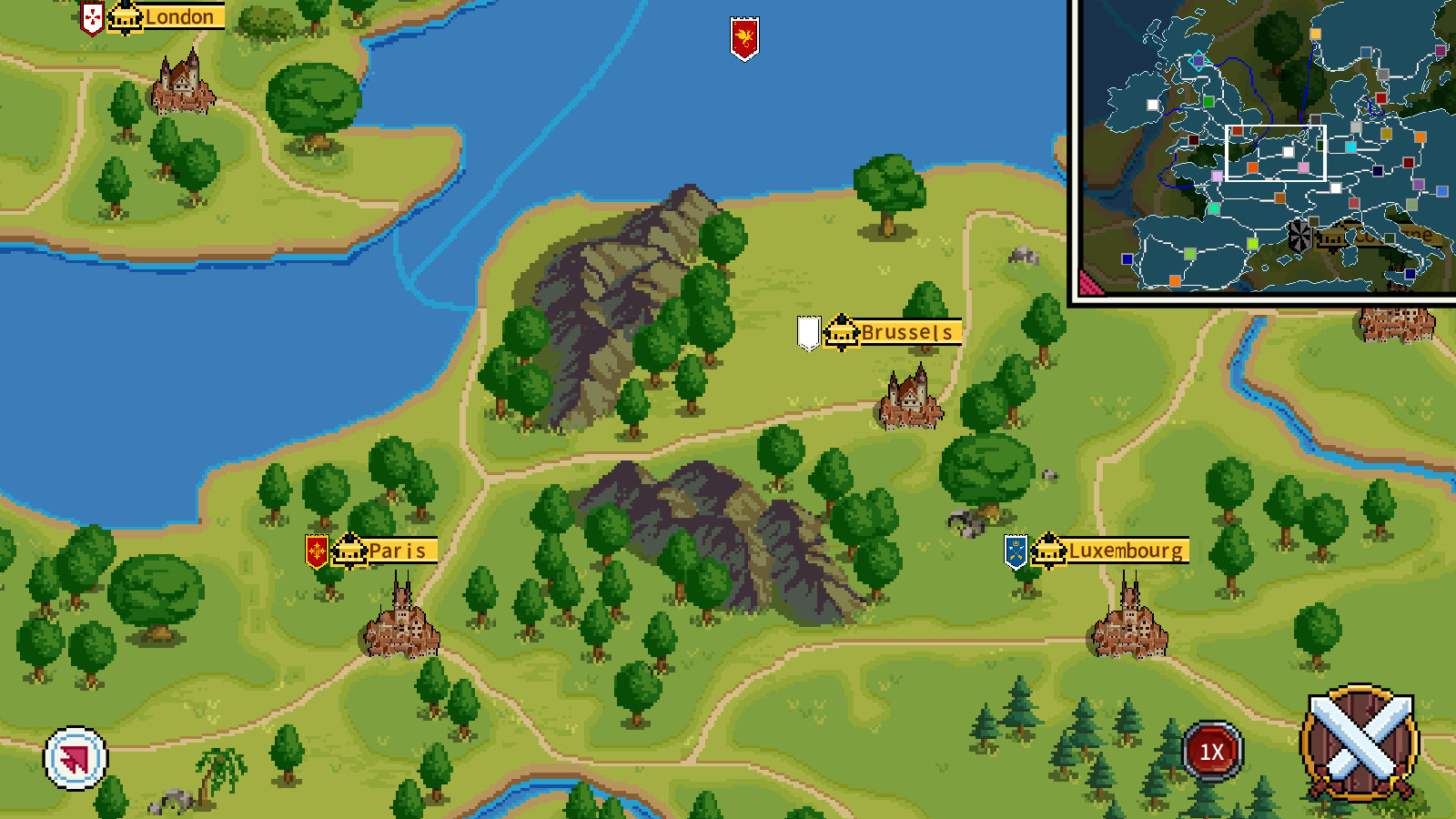Image resolution: width=1456 pixels, height=819 pixels.
Task: Open the Luxembourg city label
Action: (1124, 551)
